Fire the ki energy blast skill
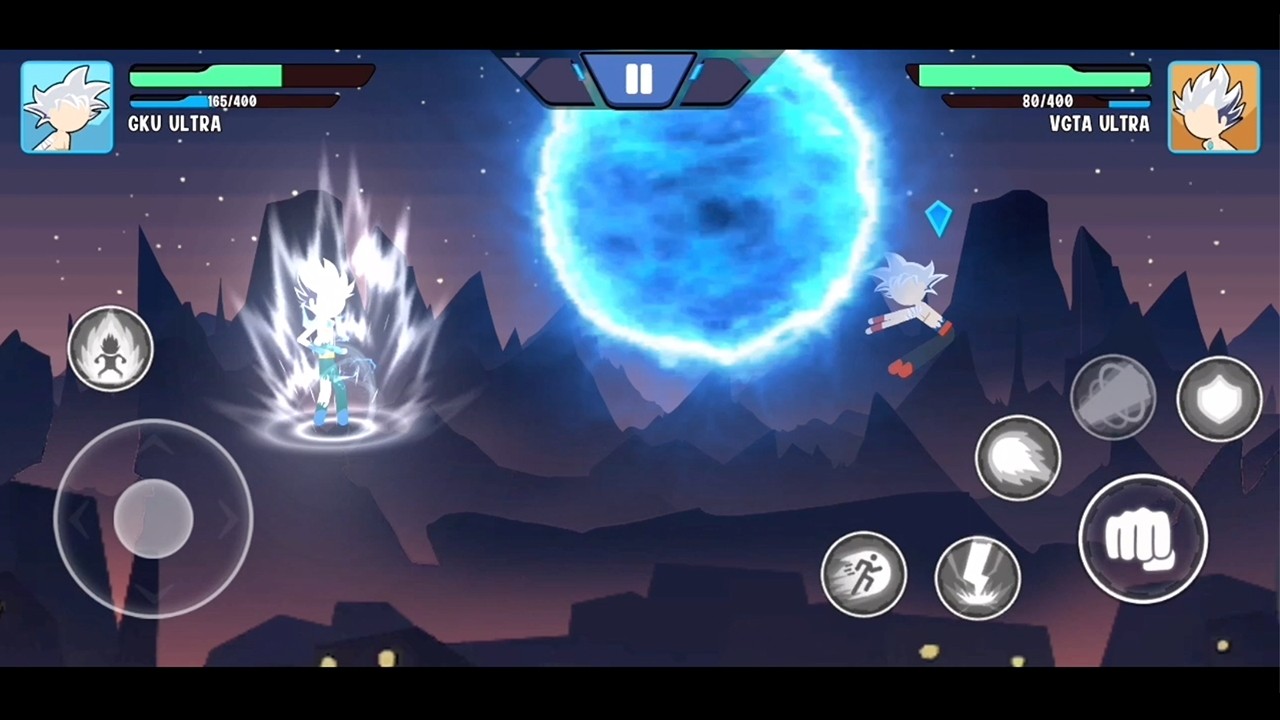 click(x=1018, y=457)
